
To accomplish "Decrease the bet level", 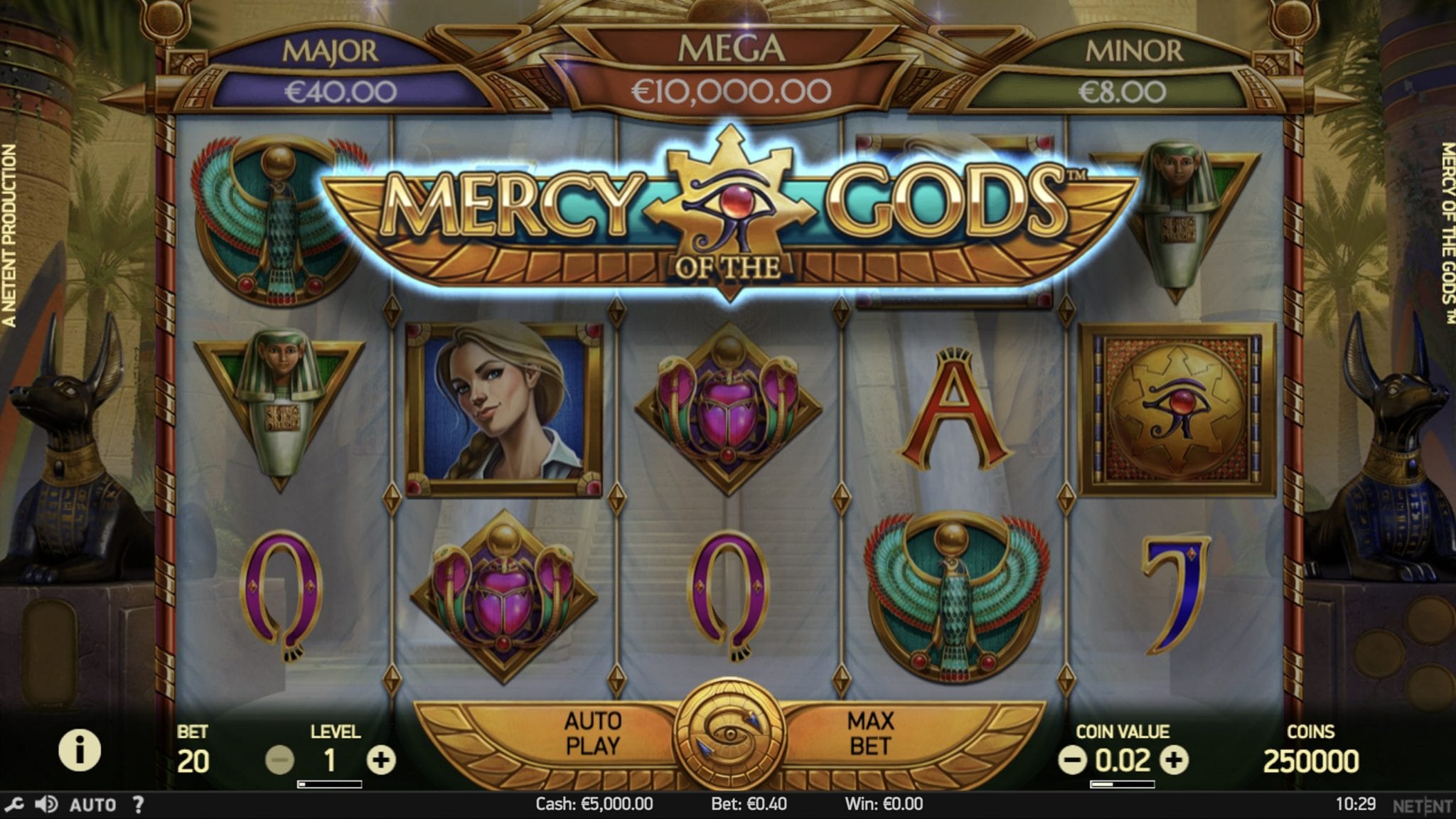I will tap(279, 761).
